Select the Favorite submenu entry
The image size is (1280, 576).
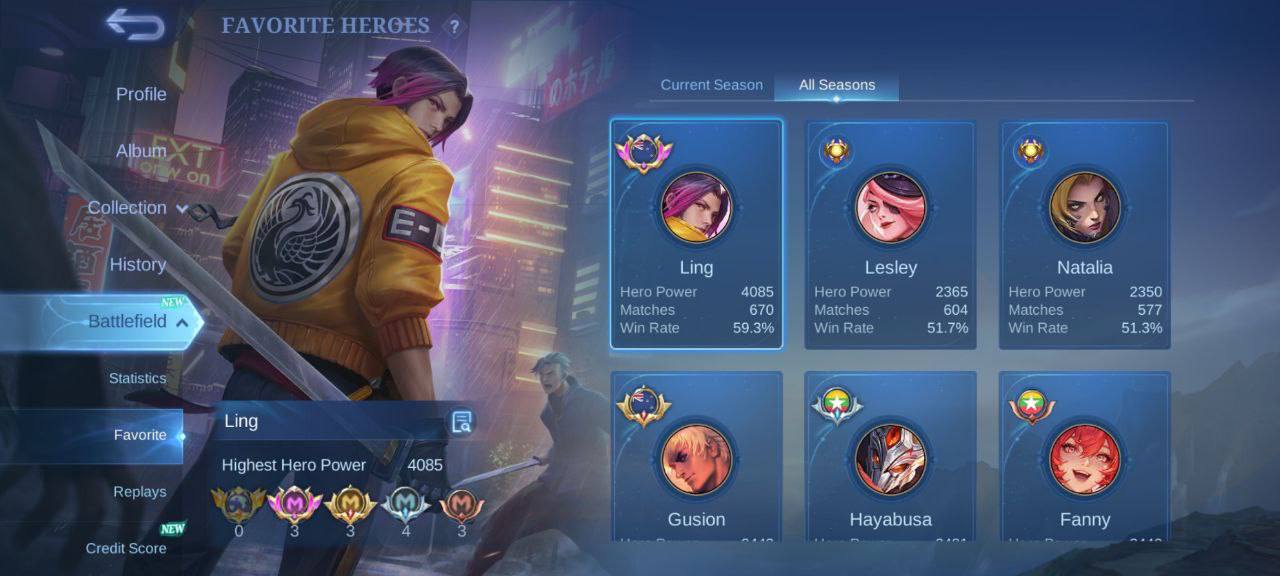(140, 435)
